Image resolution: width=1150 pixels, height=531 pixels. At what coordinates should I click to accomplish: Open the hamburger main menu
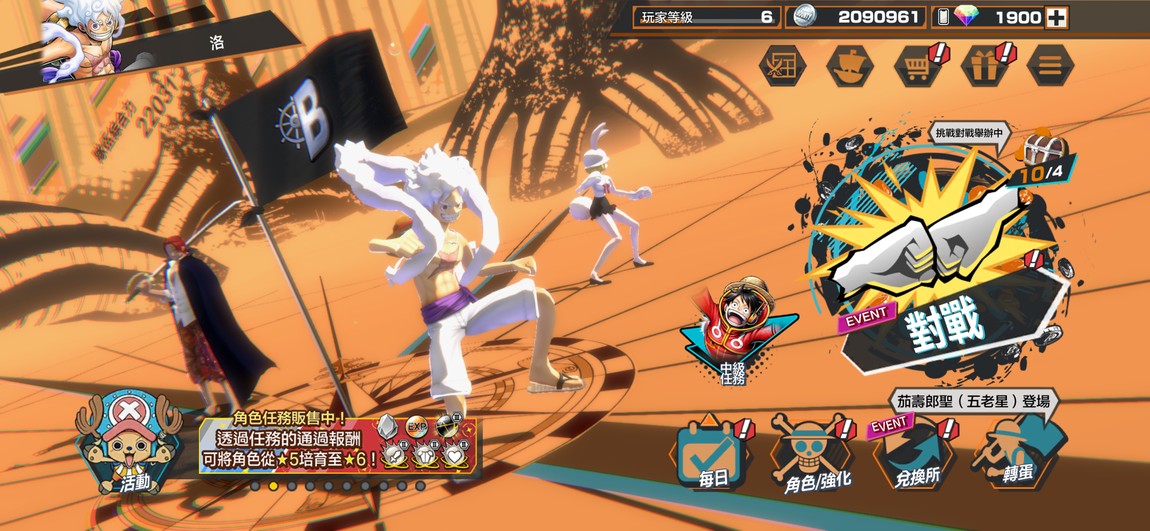tap(1049, 65)
